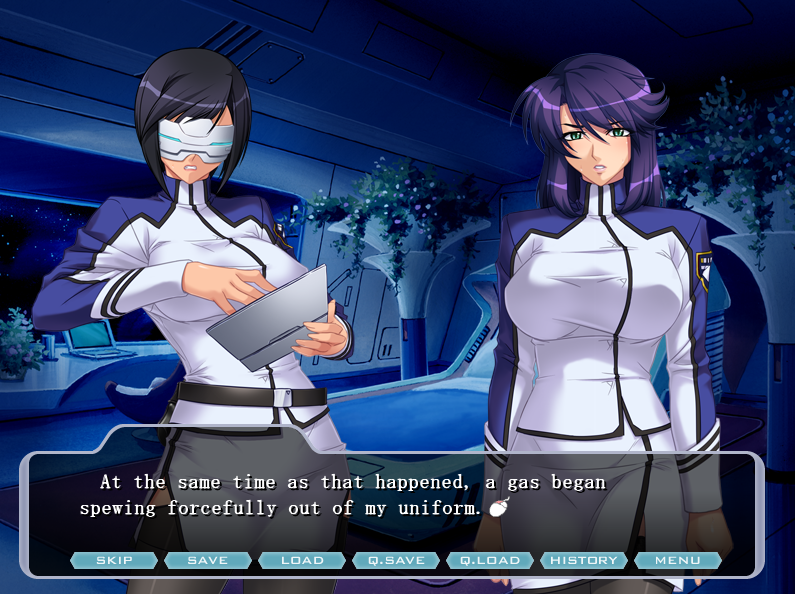Open the LOAD game screen
Image resolution: width=795 pixels, height=594 pixels.
pos(302,560)
